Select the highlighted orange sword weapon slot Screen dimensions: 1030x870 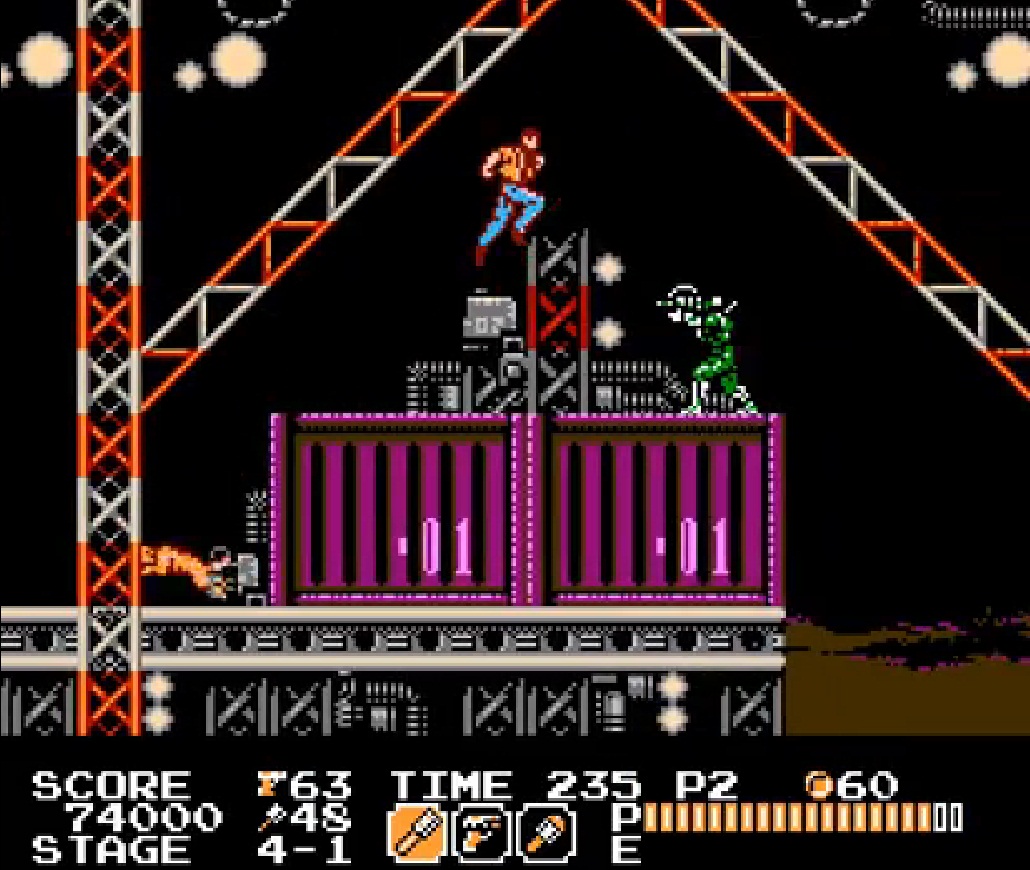pyautogui.click(x=416, y=833)
